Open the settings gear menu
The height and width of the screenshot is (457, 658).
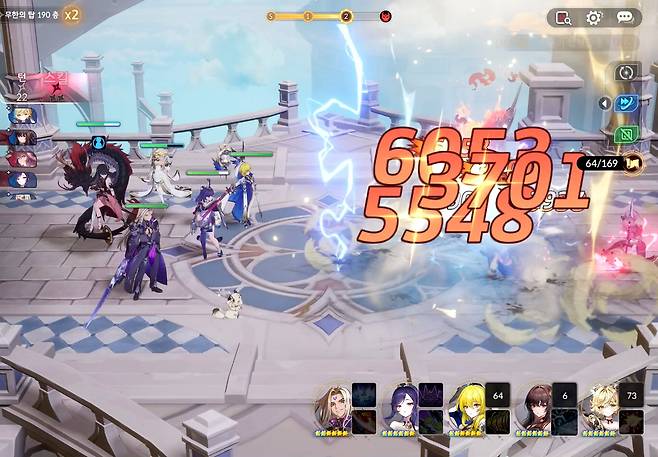pos(594,17)
